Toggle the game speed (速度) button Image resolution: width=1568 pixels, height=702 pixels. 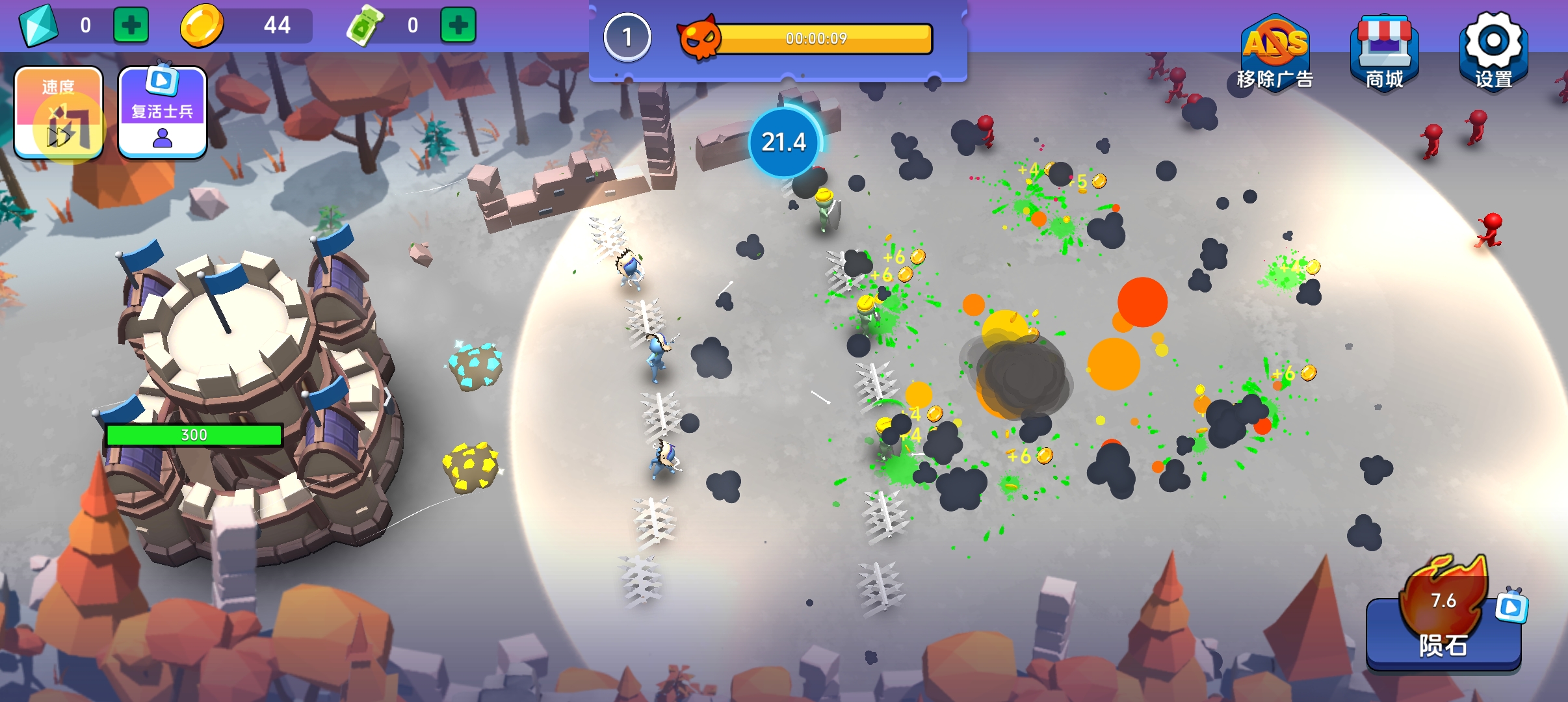click(x=59, y=113)
